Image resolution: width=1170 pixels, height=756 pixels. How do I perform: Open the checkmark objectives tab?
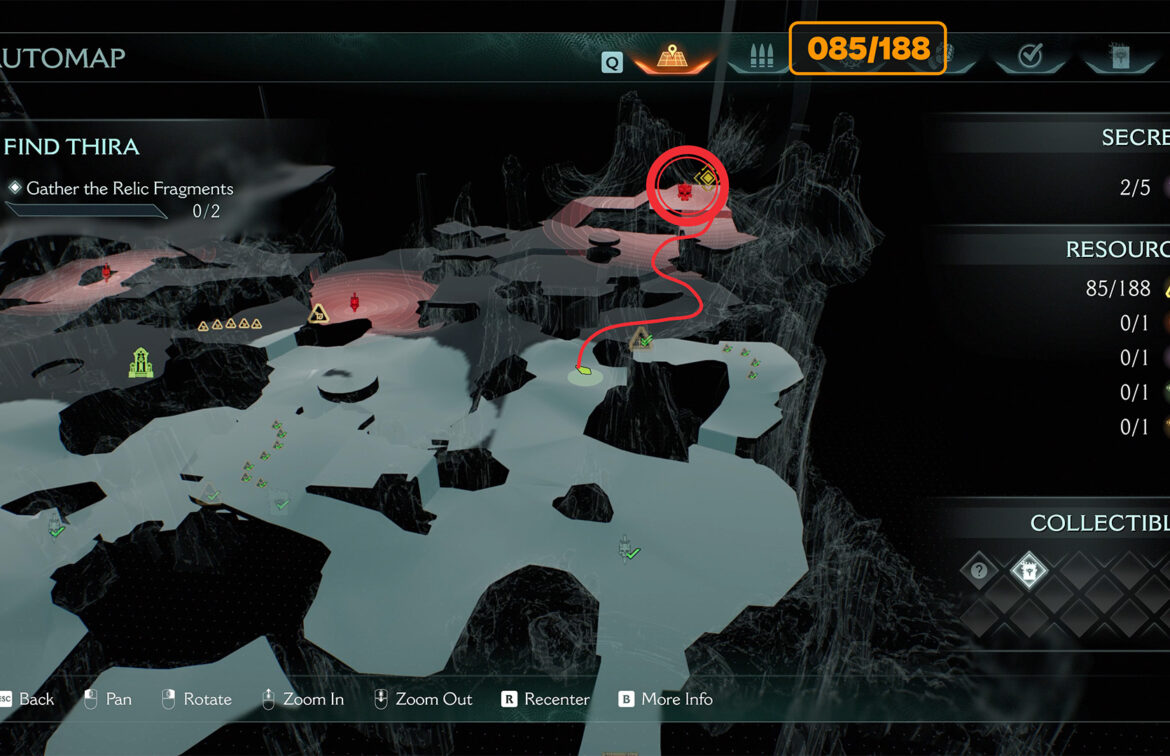(1030, 57)
